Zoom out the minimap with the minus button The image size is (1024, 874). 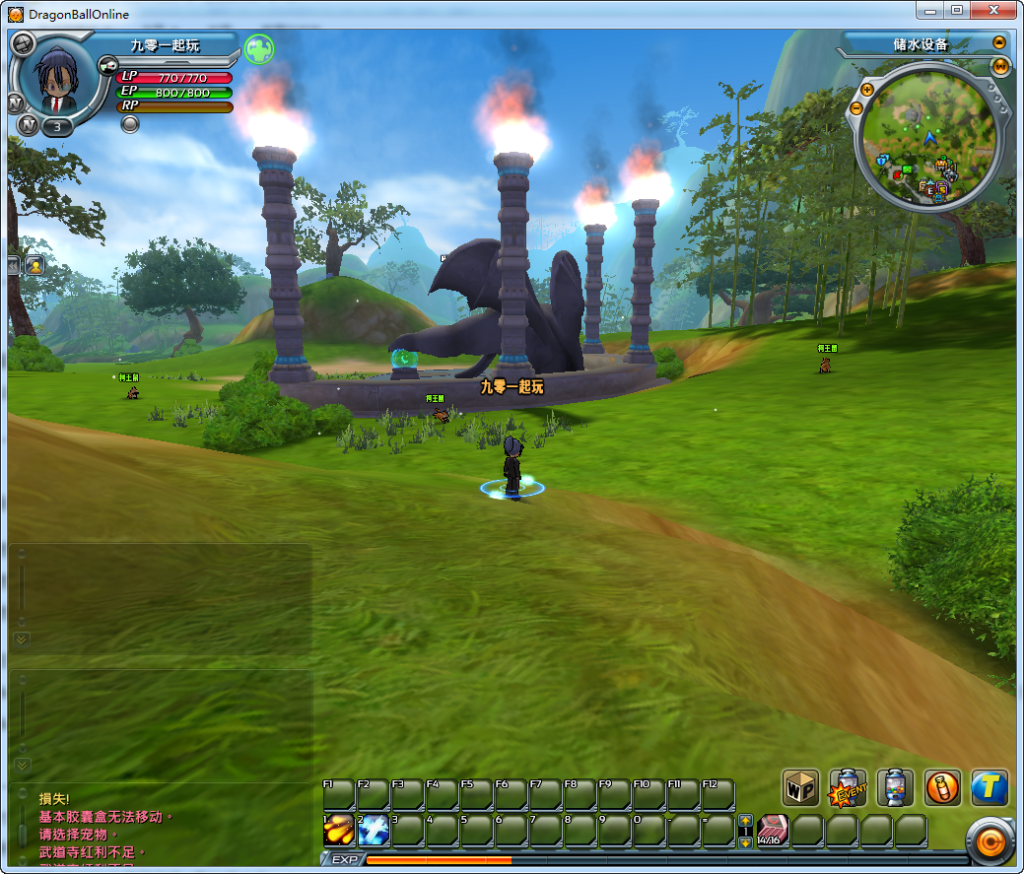856,106
